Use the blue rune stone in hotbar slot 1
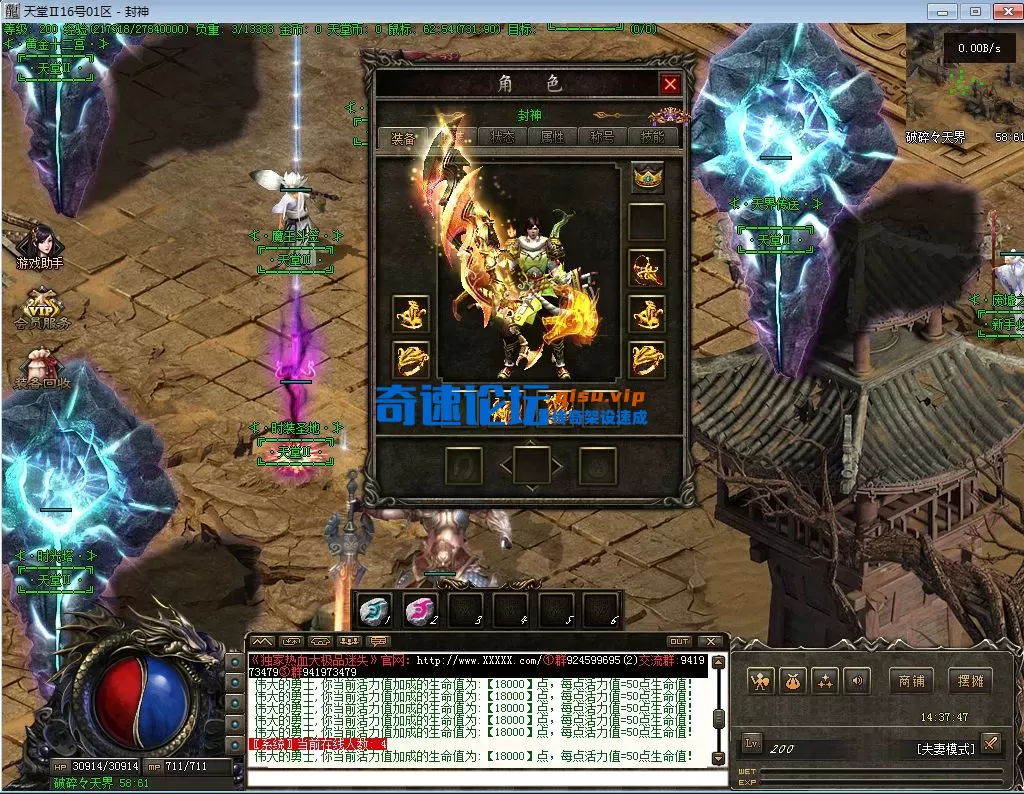1024x794 pixels. point(376,609)
